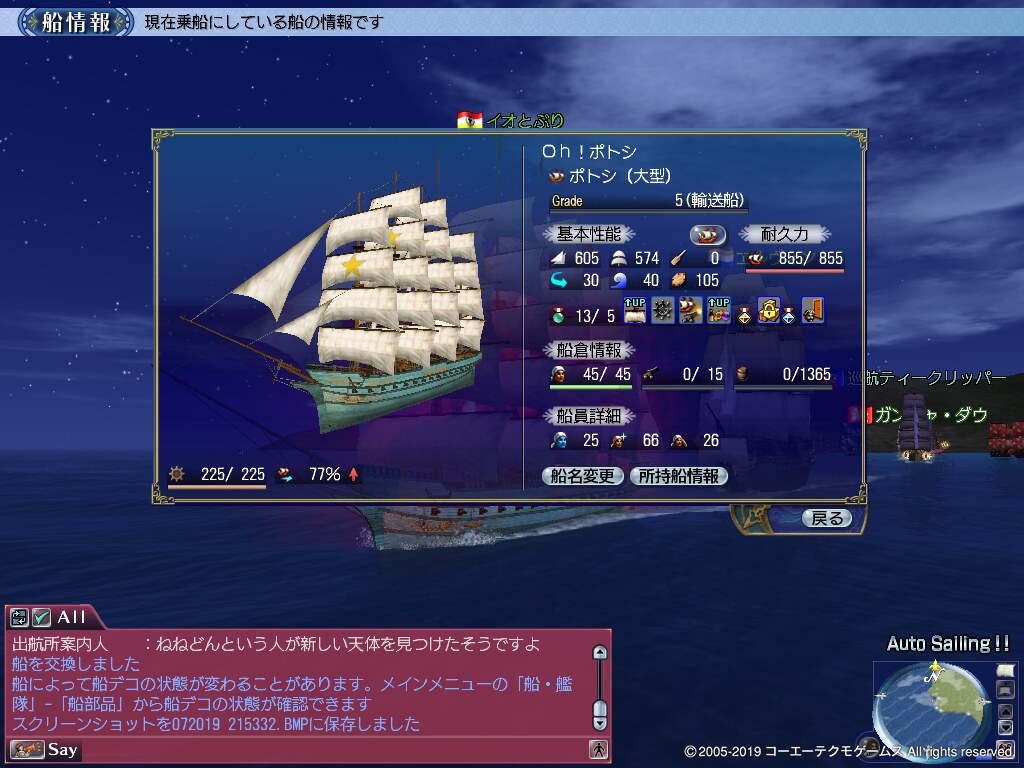Go back with the 戻る button
1024x768 pixels.
coord(826,518)
